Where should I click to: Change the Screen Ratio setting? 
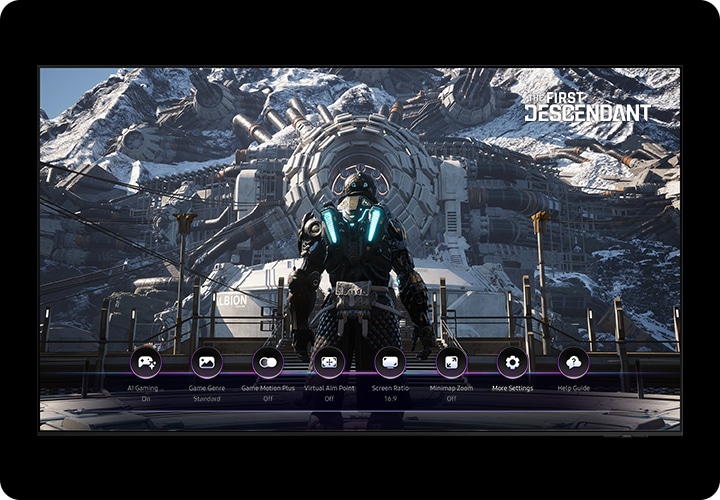click(390, 362)
